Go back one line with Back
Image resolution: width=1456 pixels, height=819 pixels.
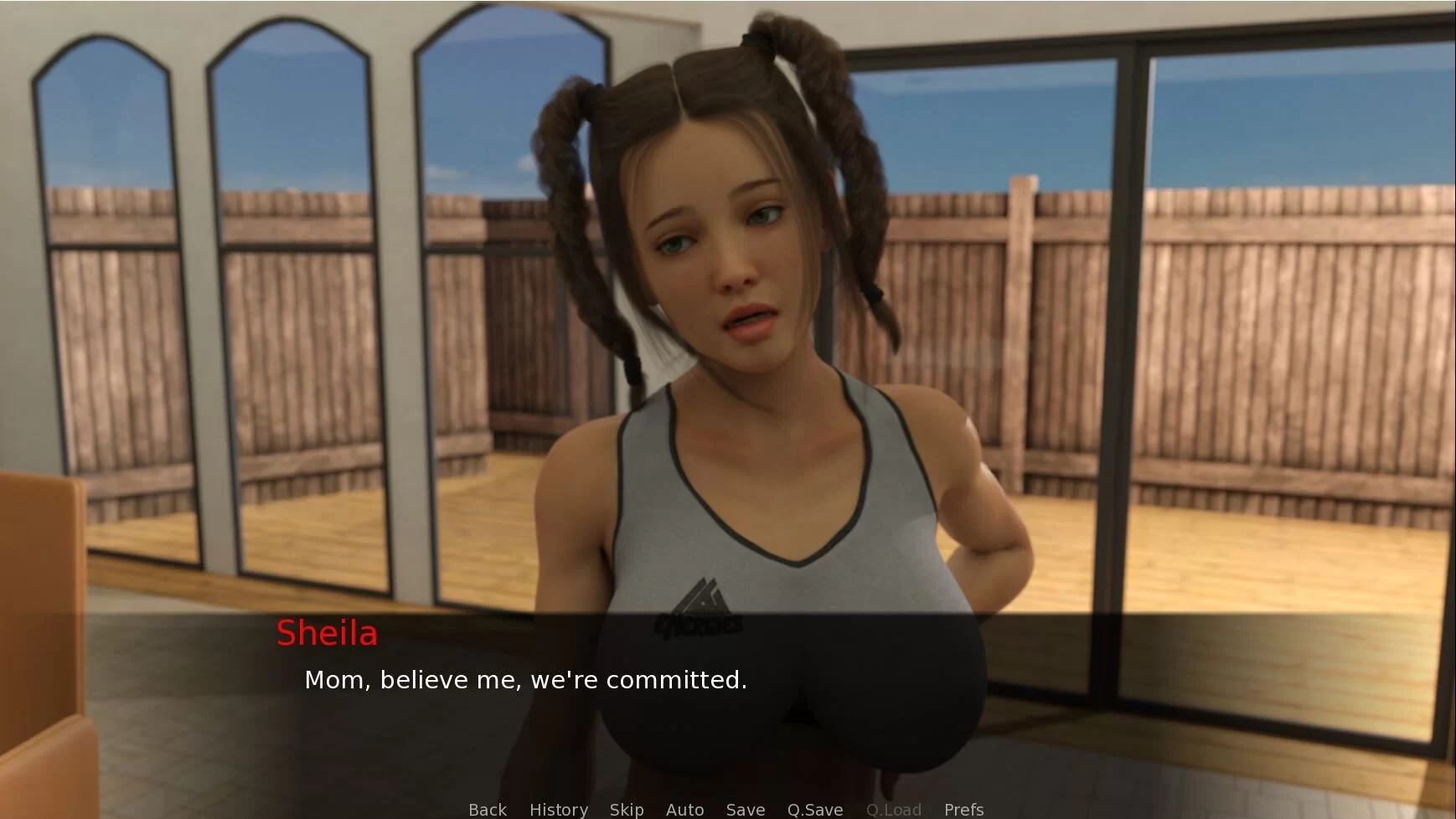(487, 810)
